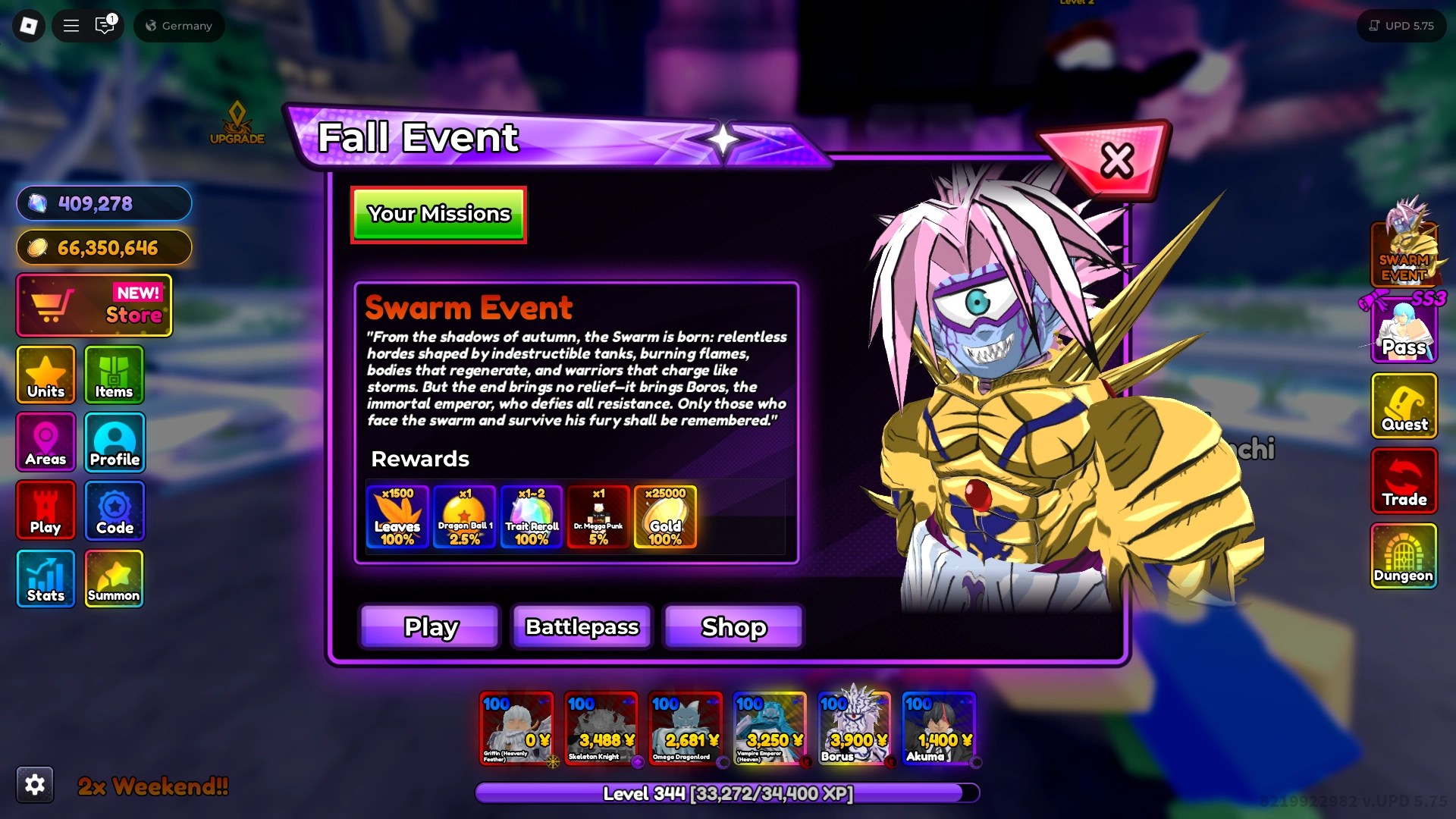Open the Code redemption panel
Image resolution: width=1456 pixels, height=819 pixels.
point(114,510)
